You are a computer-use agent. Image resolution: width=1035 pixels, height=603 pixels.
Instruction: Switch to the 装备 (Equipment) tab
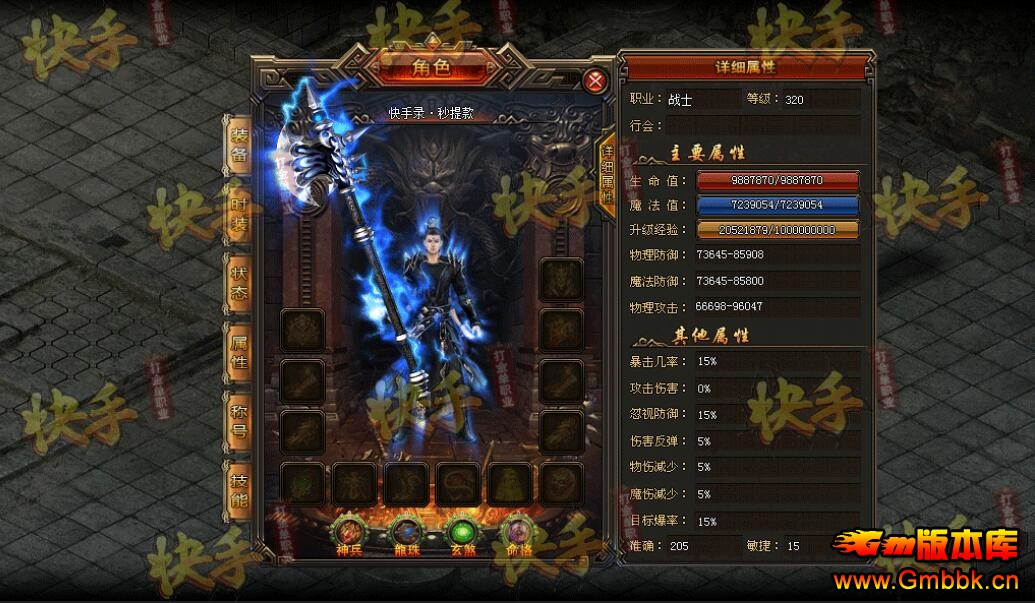tap(239, 145)
